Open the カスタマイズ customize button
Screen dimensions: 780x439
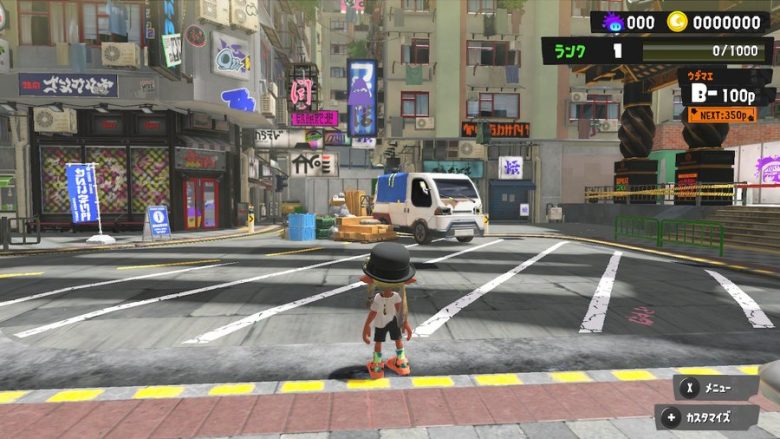point(709,417)
